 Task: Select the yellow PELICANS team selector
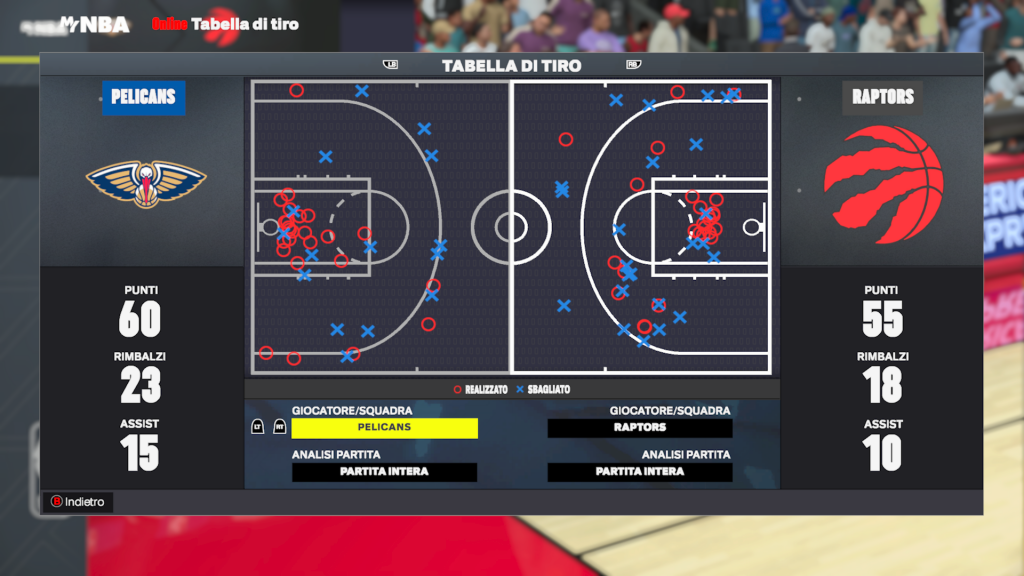384,428
